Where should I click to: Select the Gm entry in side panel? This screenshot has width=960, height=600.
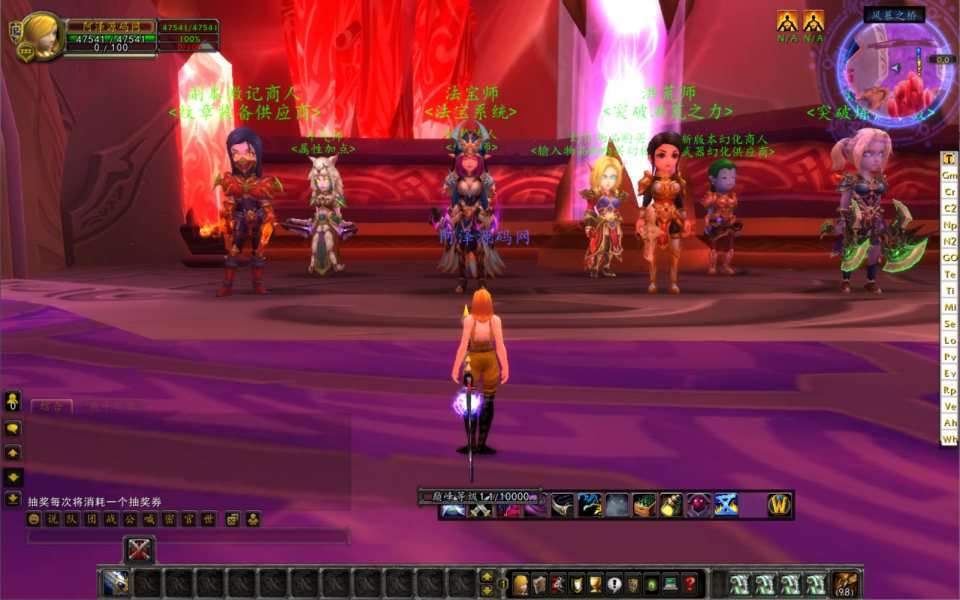coord(949,175)
